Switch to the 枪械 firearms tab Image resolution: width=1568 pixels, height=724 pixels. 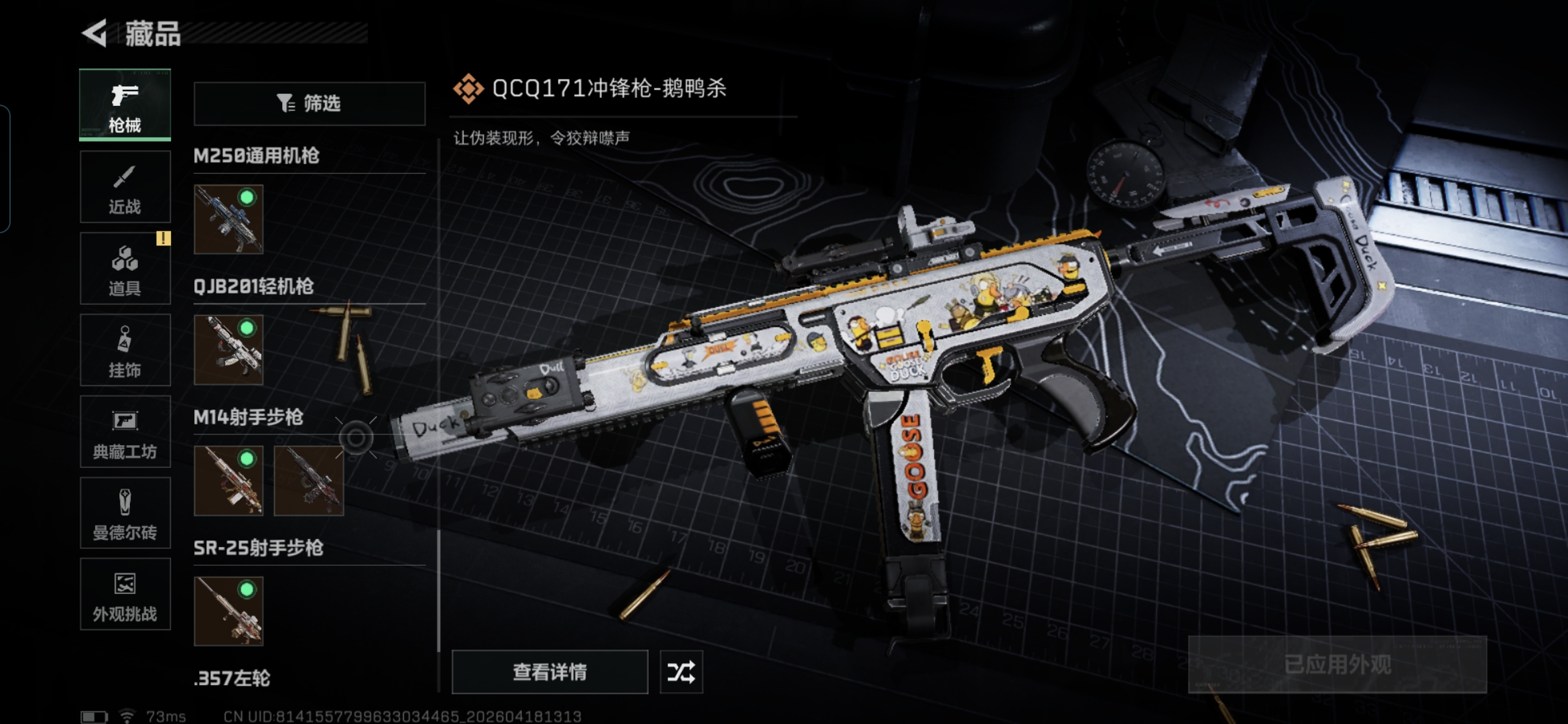click(x=125, y=105)
